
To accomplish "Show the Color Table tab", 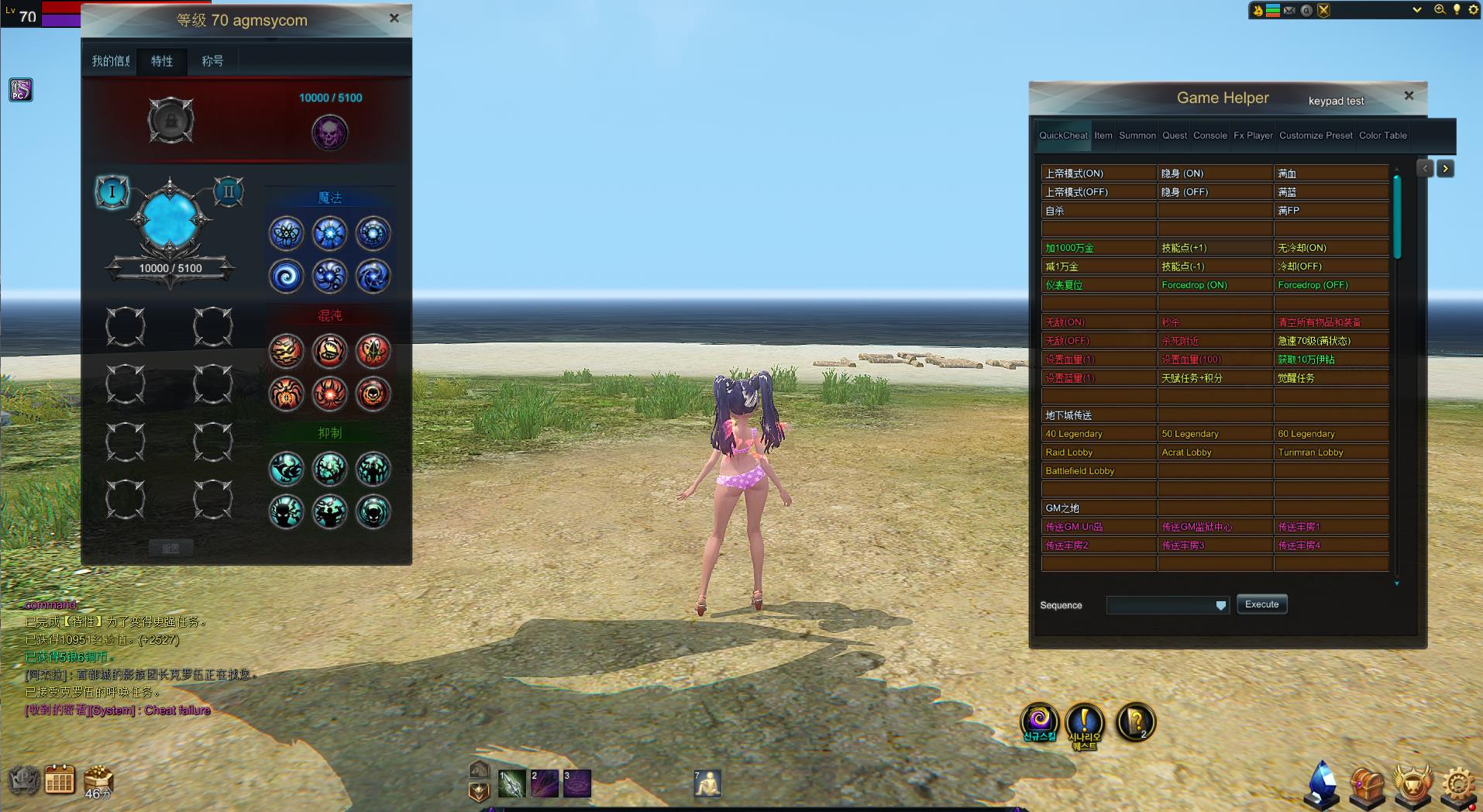I will 1382,136.
